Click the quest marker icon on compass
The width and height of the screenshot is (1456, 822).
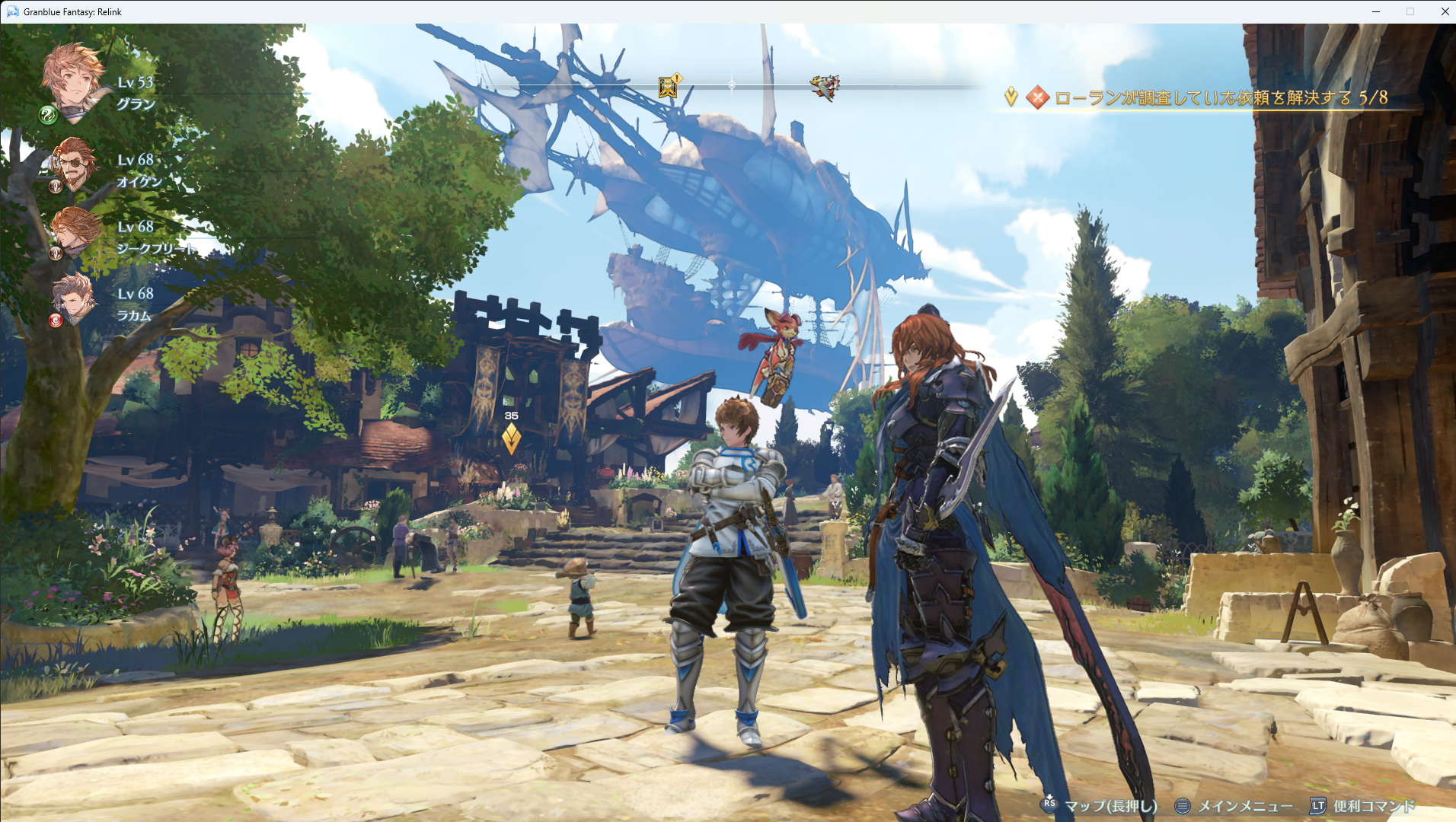(668, 87)
